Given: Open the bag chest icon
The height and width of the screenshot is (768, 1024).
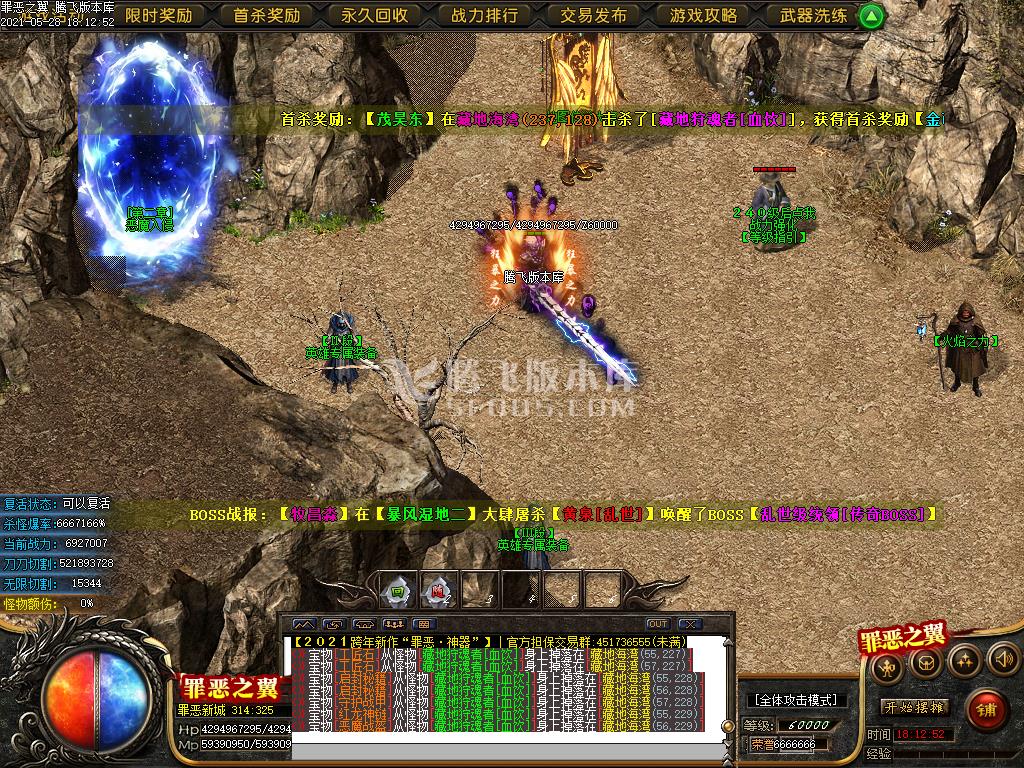Looking at the screenshot, I should pyautogui.click(x=926, y=662).
